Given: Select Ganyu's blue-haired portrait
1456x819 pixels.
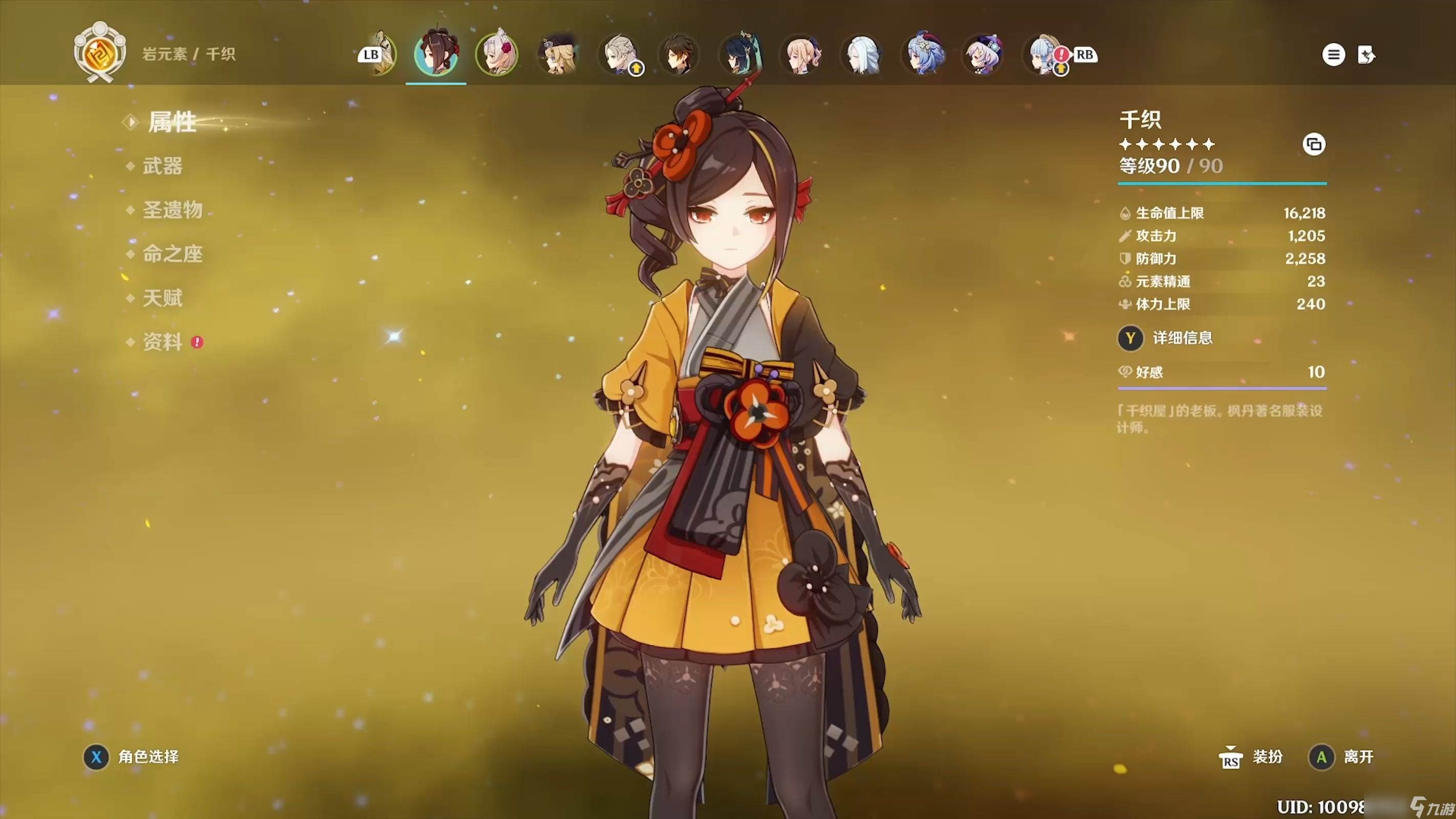Looking at the screenshot, I should click(x=924, y=55).
